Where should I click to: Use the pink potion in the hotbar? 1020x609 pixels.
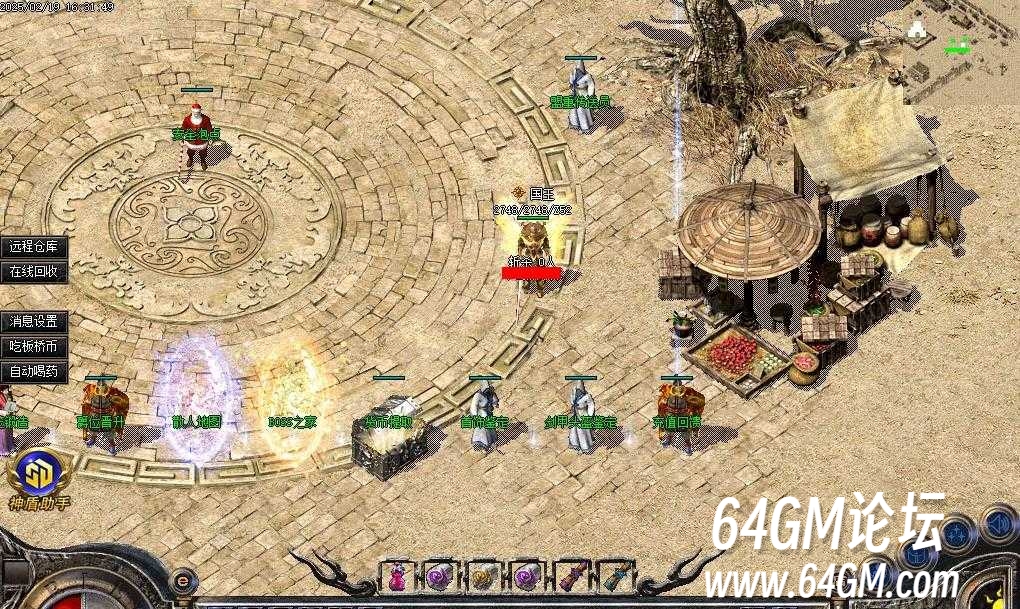pyautogui.click(x=397, y=576)
